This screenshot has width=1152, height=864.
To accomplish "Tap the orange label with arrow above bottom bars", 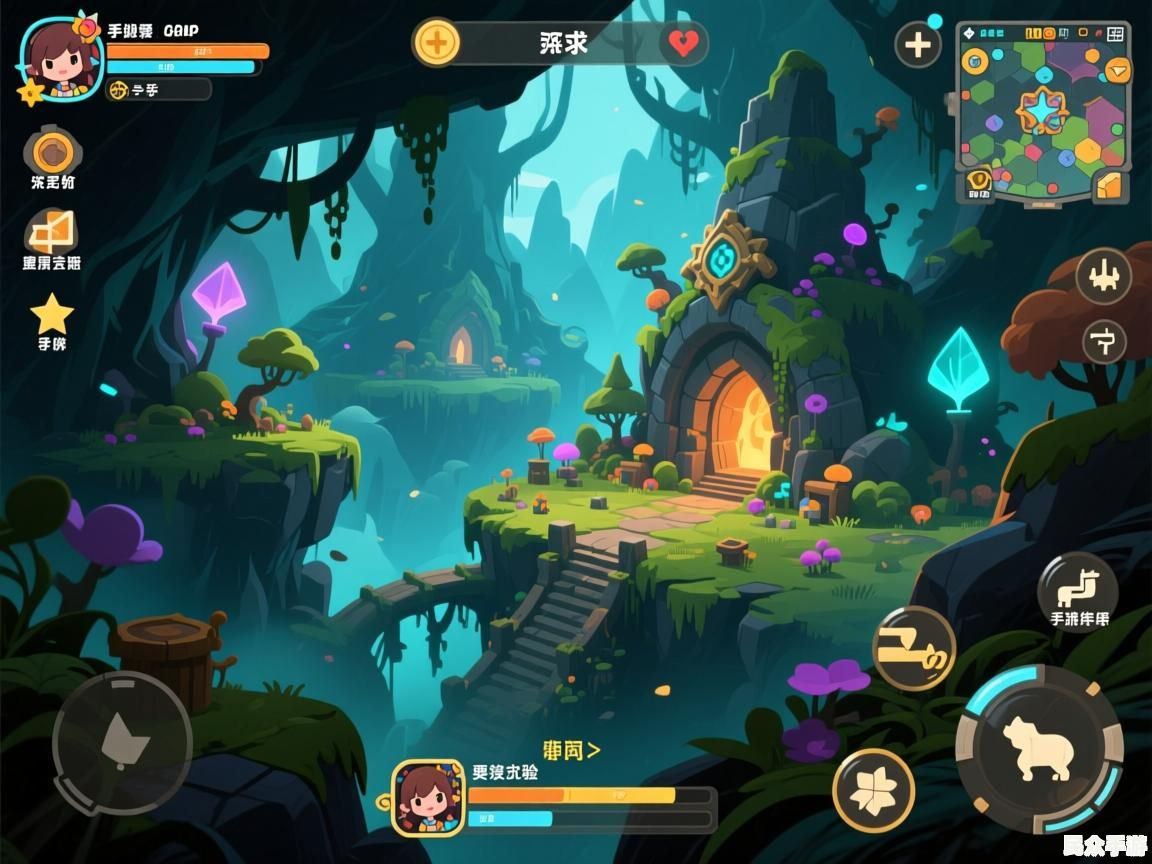I will [571, 749].
